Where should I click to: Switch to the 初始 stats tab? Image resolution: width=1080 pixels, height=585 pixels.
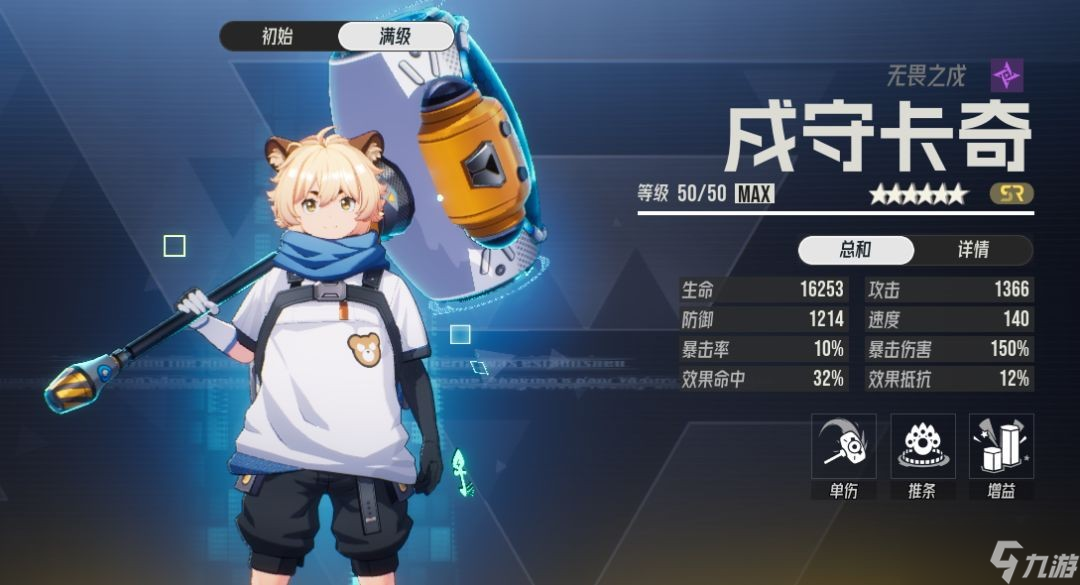tap(279, 37)
